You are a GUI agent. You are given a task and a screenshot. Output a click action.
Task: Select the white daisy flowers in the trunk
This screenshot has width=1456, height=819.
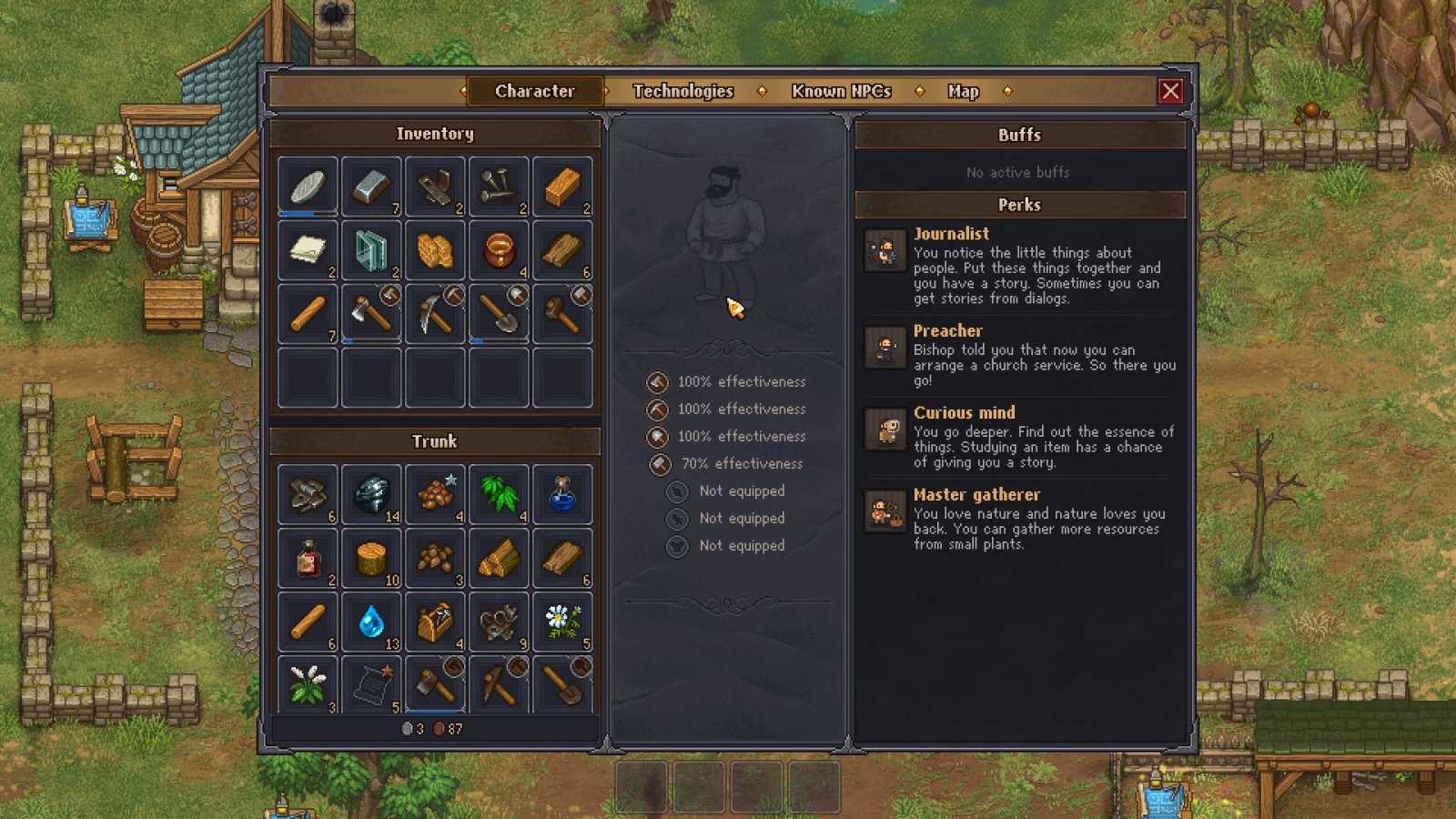(x=562, y=622)
